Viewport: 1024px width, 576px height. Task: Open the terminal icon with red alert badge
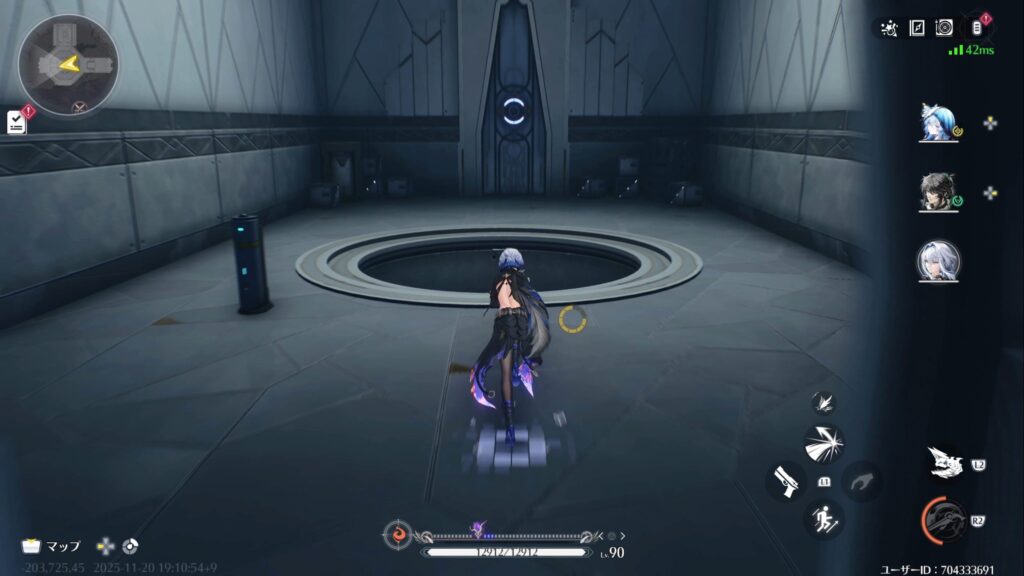pyautogui.click(x=978, y=27)
